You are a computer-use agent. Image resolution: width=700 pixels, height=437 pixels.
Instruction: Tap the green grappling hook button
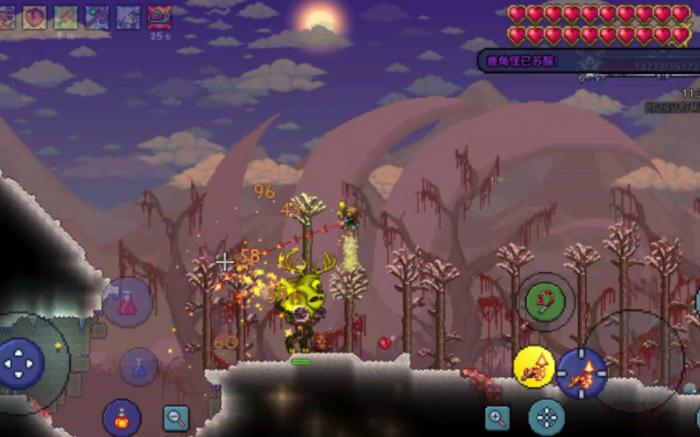click(x=545, y=300)
